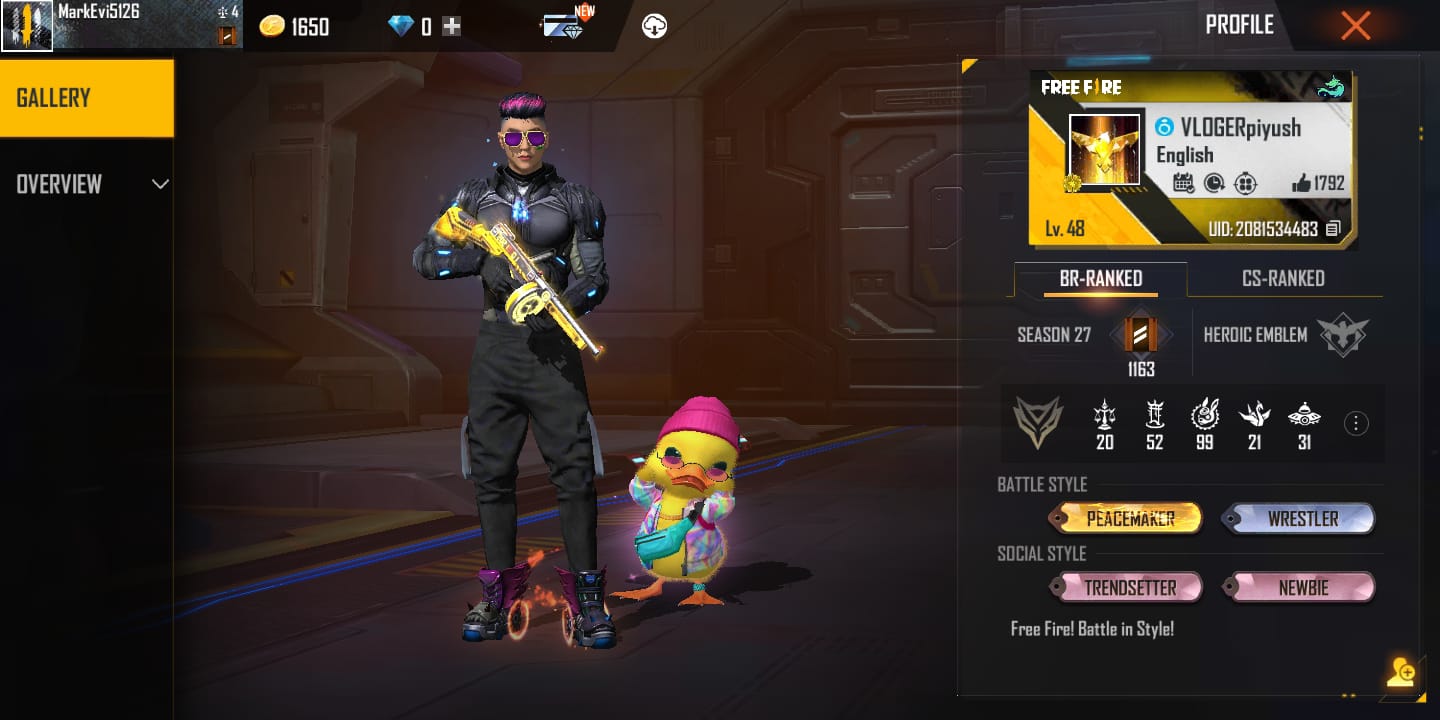Open the cloud save icon in top bar
Viewport: 1440px width, 720px height.
655,25
